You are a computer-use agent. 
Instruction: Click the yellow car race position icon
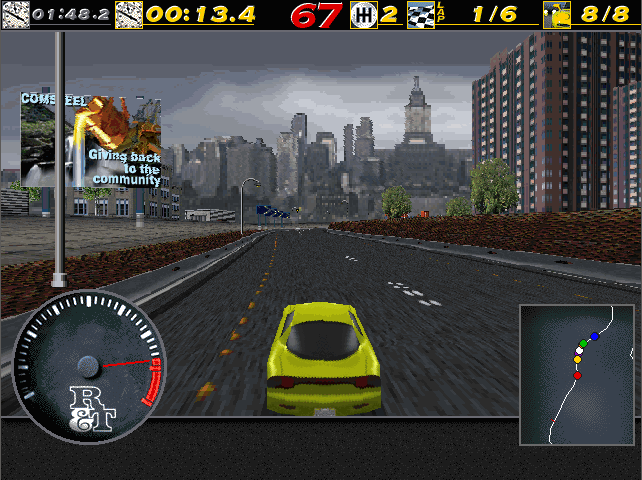pyautogui.click(x=557, y=14)
